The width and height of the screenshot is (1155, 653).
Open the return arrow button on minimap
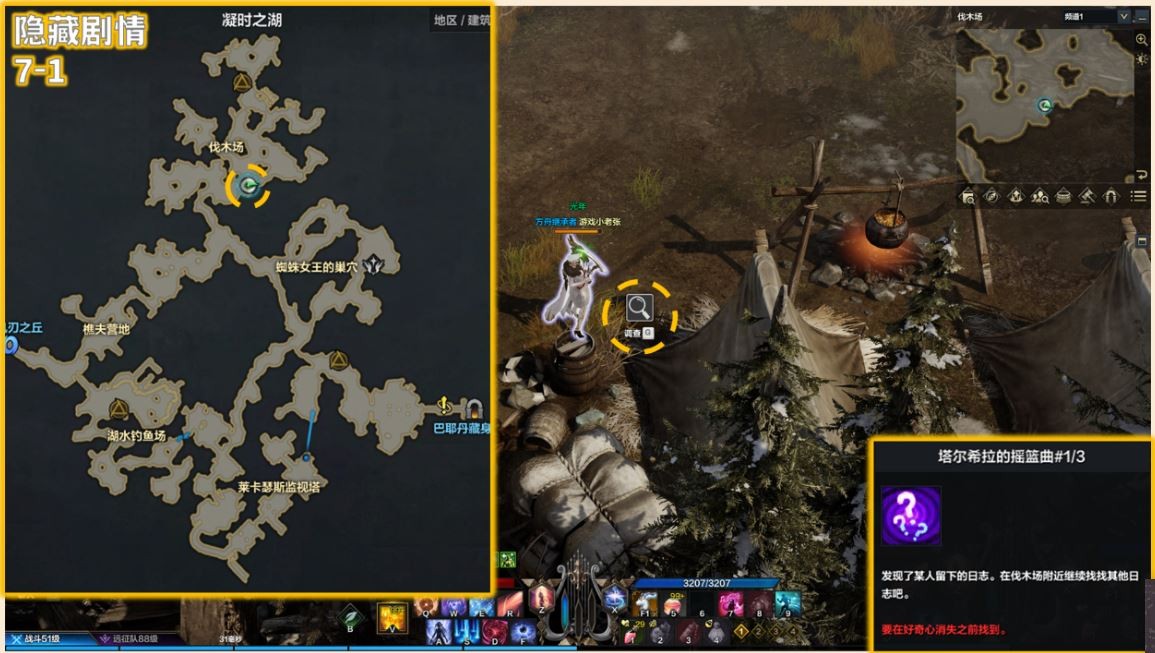coord(1142,175)
